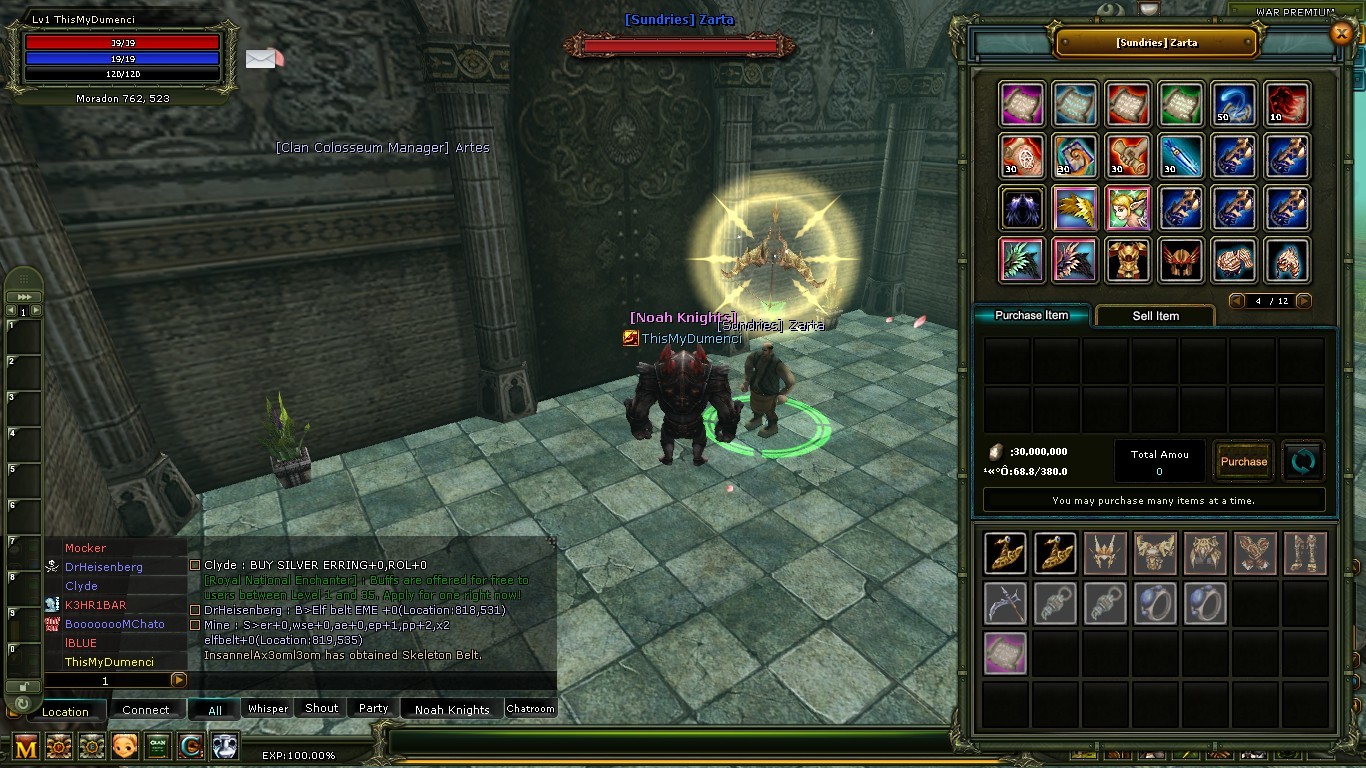Viewport: 1366px width, 768px height.
Task: Switch chat to the Shout tab
Action: pyautogui.click(x=321, y=708)
